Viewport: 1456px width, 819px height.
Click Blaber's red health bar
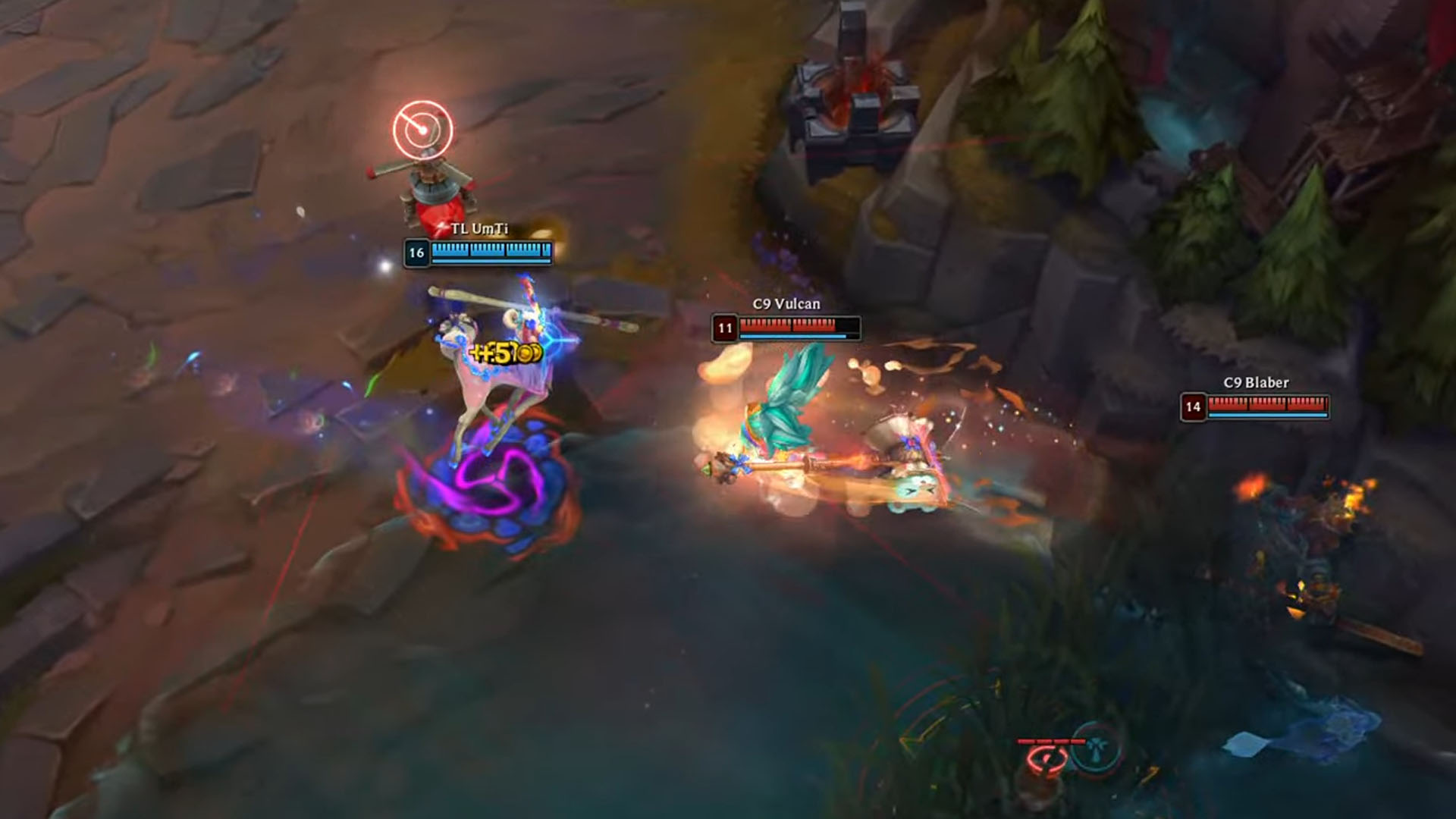point(1266,406)
